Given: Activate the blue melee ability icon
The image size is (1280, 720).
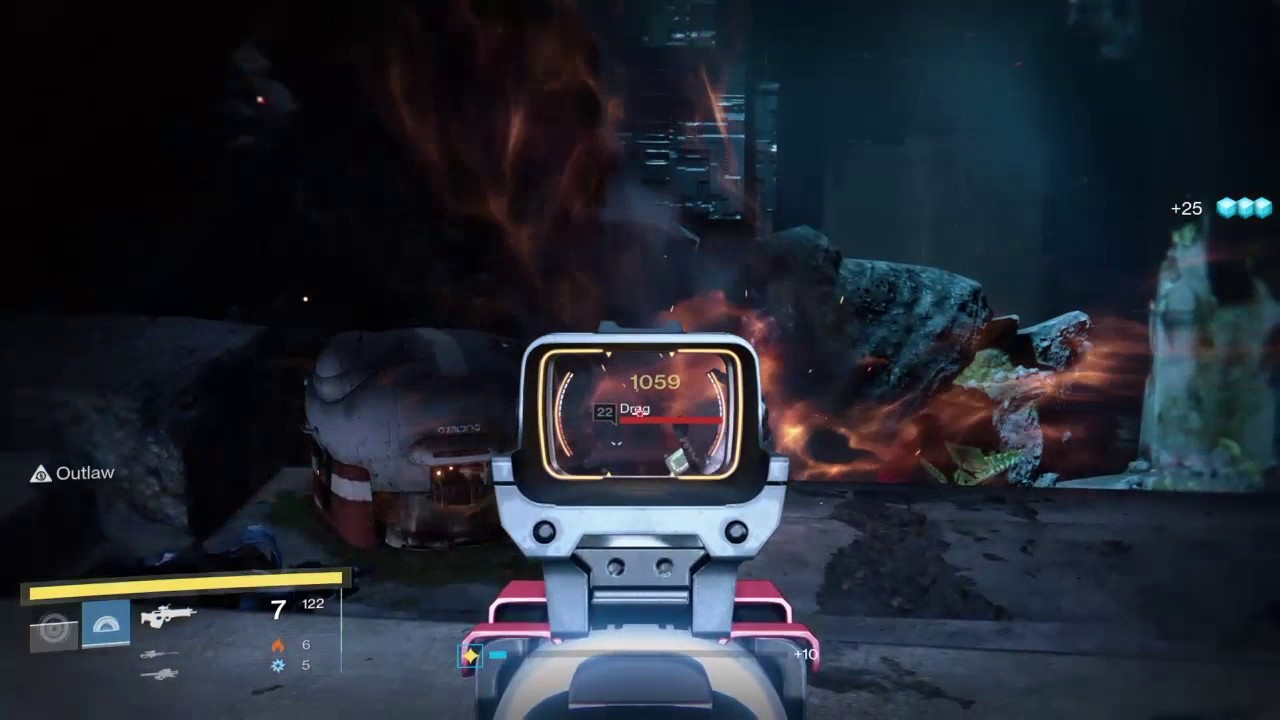Looking at the screenshot, I should [x=106, y=625].
